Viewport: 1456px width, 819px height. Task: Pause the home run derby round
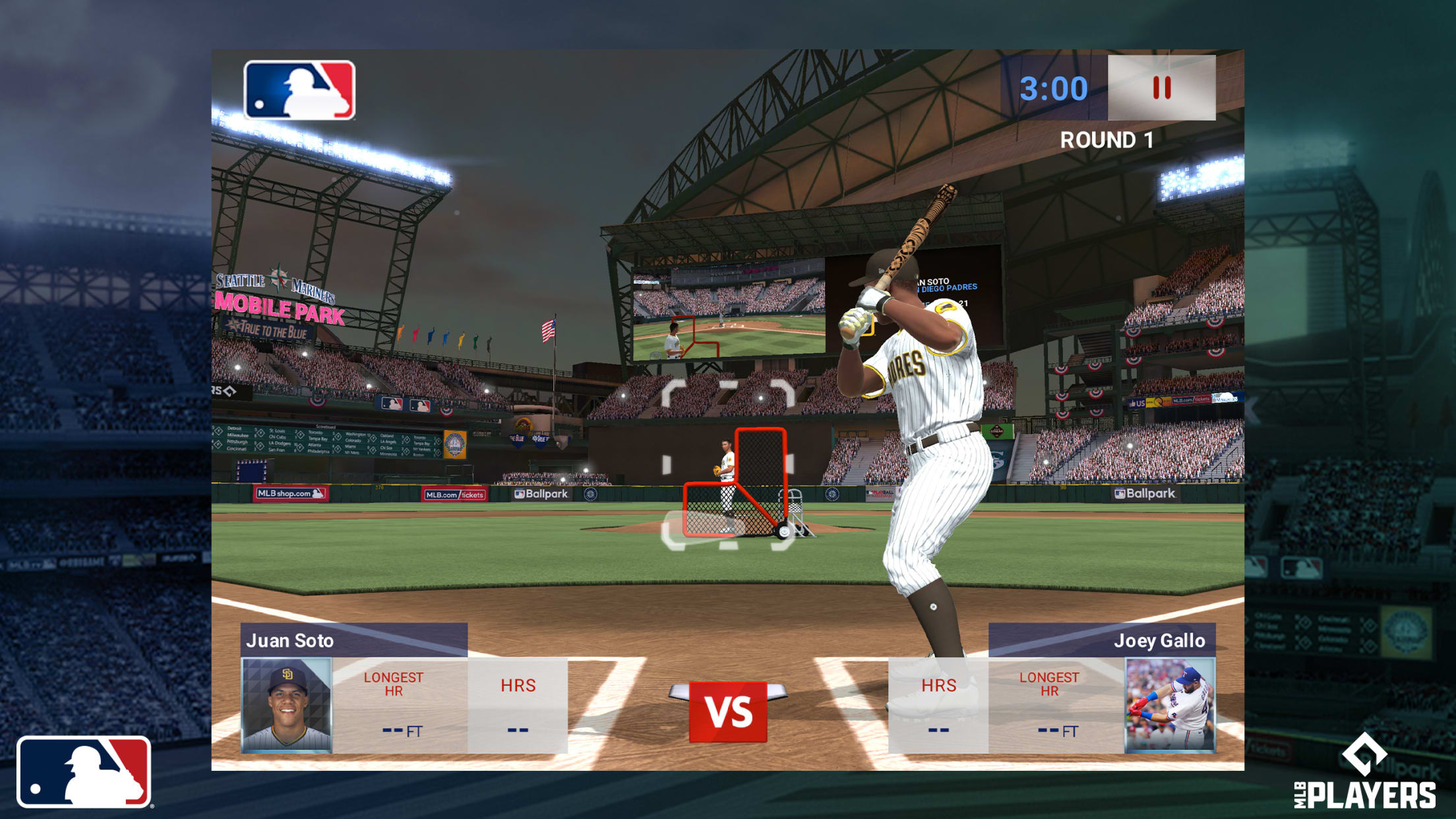point(1161,88)
